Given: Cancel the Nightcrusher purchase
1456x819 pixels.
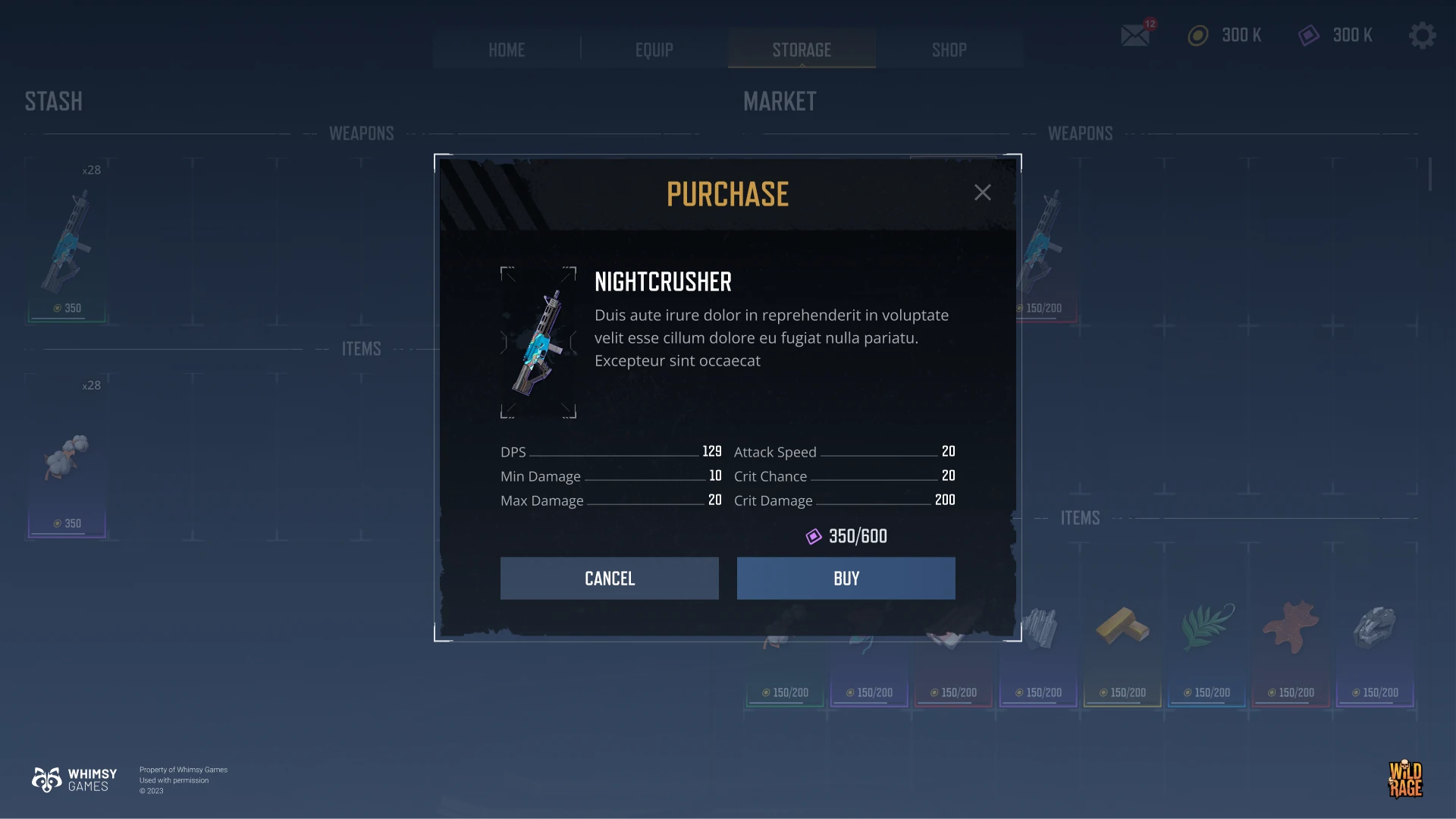Looking at the screenshot, I should point(609,579).
